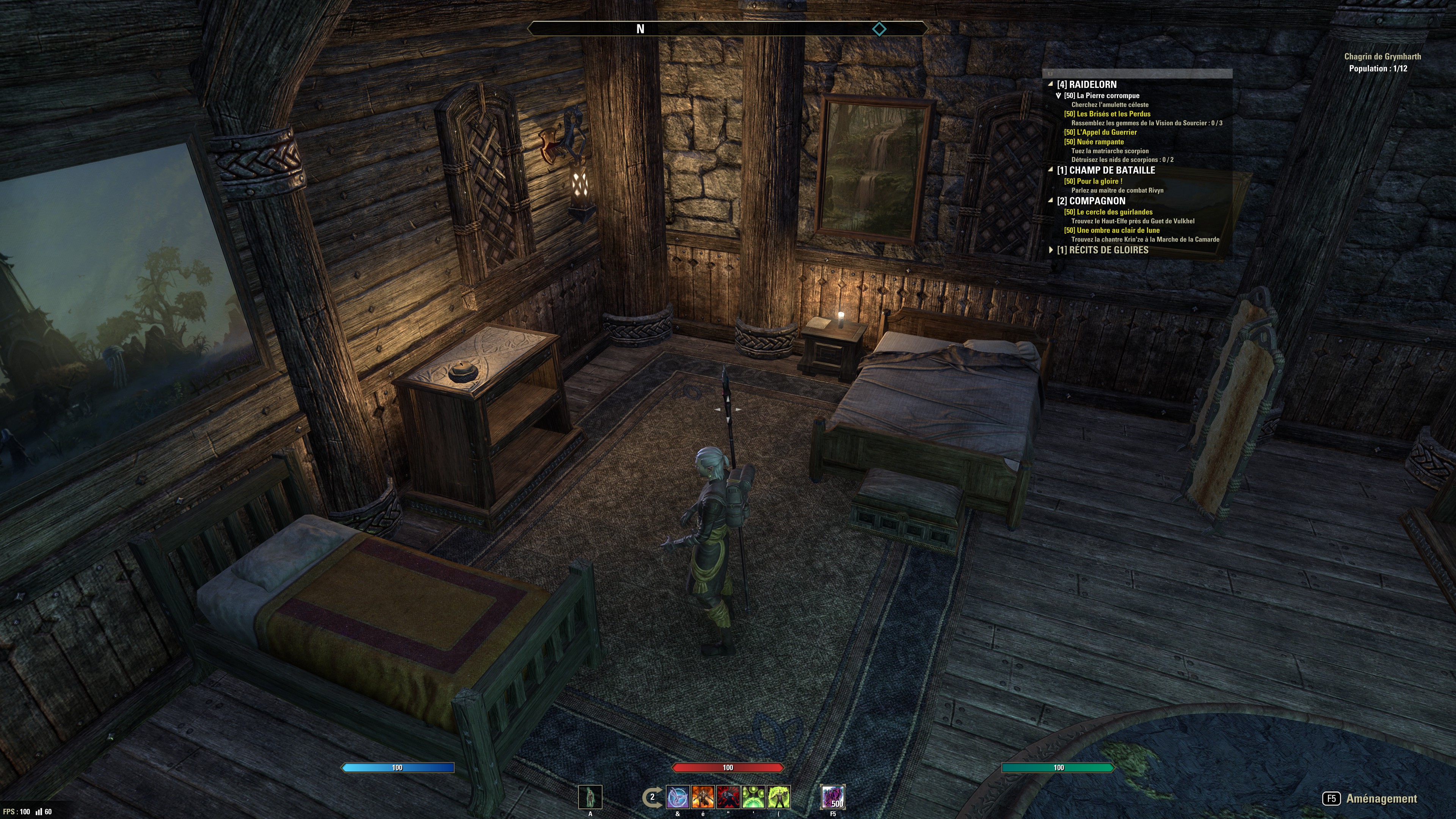Collapse the RAIDELORN quest category

coord(1051,84)
